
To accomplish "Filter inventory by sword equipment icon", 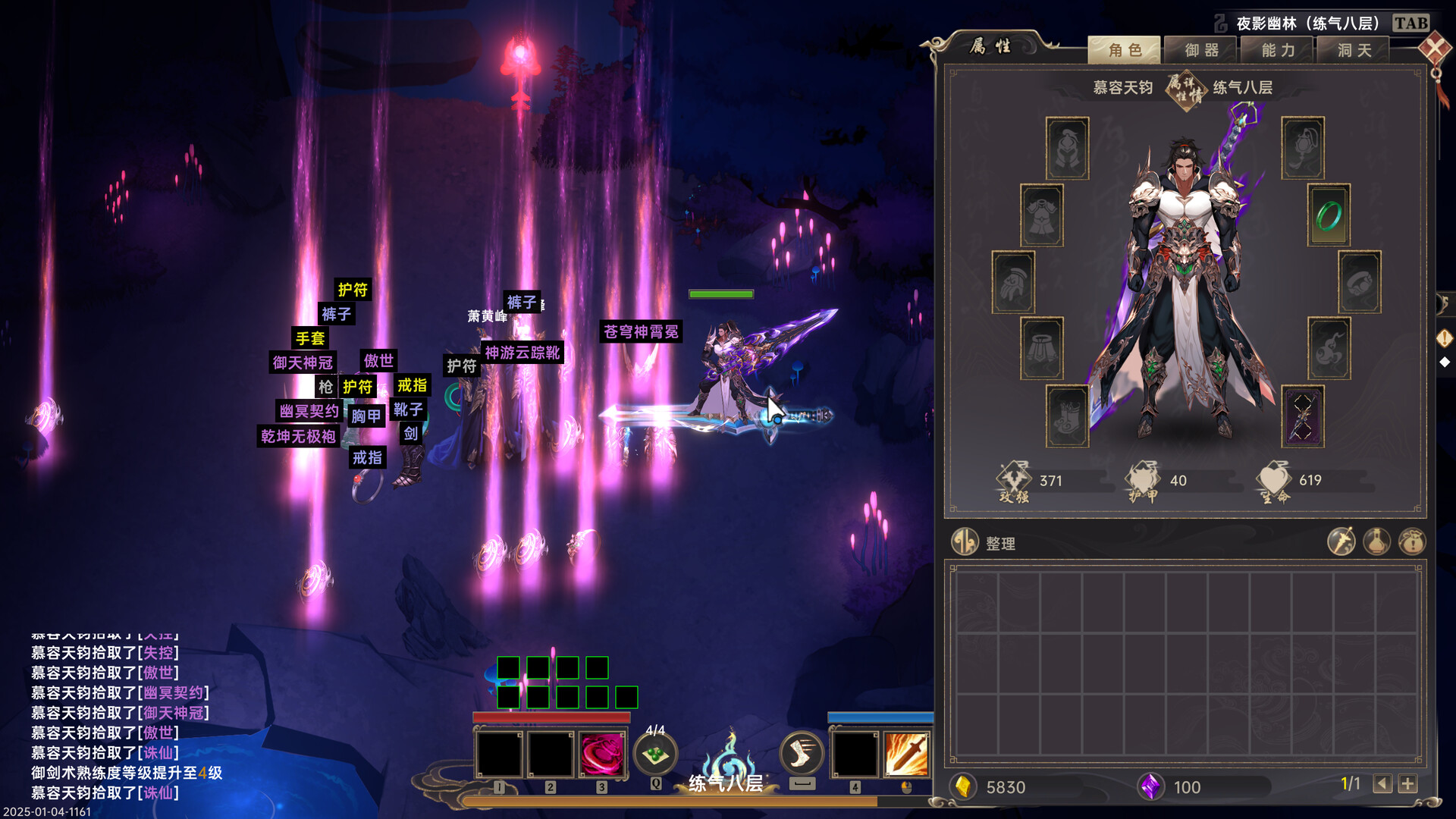I will [1341, 542].
